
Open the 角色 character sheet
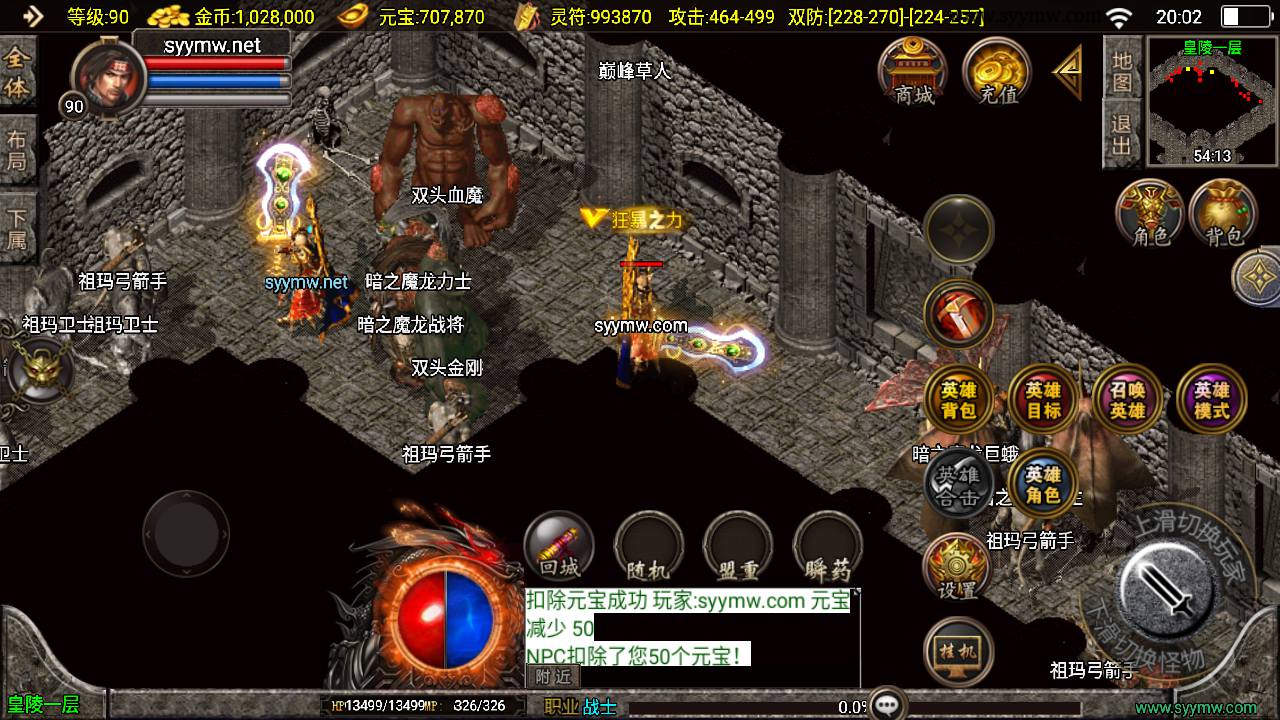[x=1150, y=213]
